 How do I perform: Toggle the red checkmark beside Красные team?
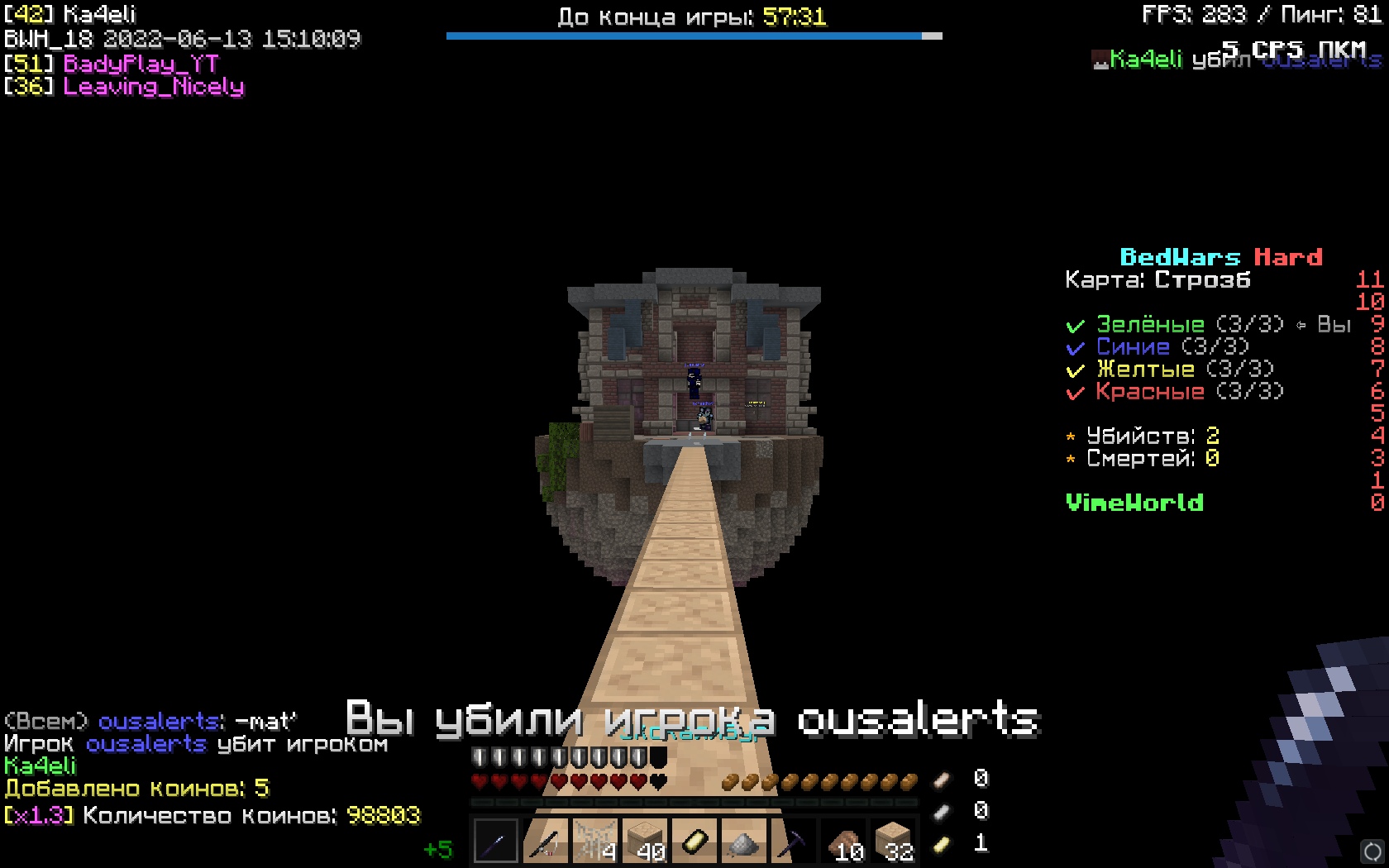1076,393
